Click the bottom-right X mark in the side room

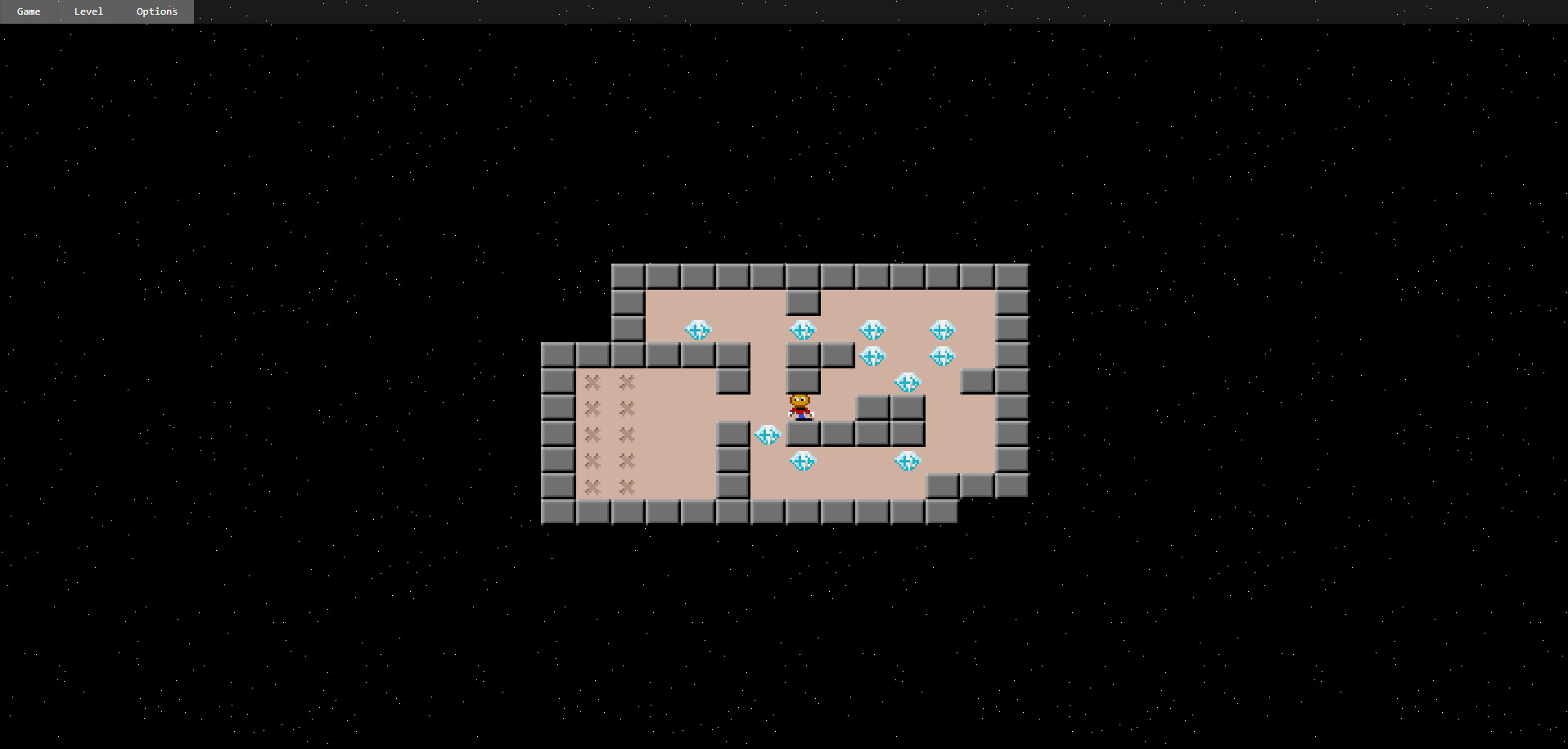[627, 487]
